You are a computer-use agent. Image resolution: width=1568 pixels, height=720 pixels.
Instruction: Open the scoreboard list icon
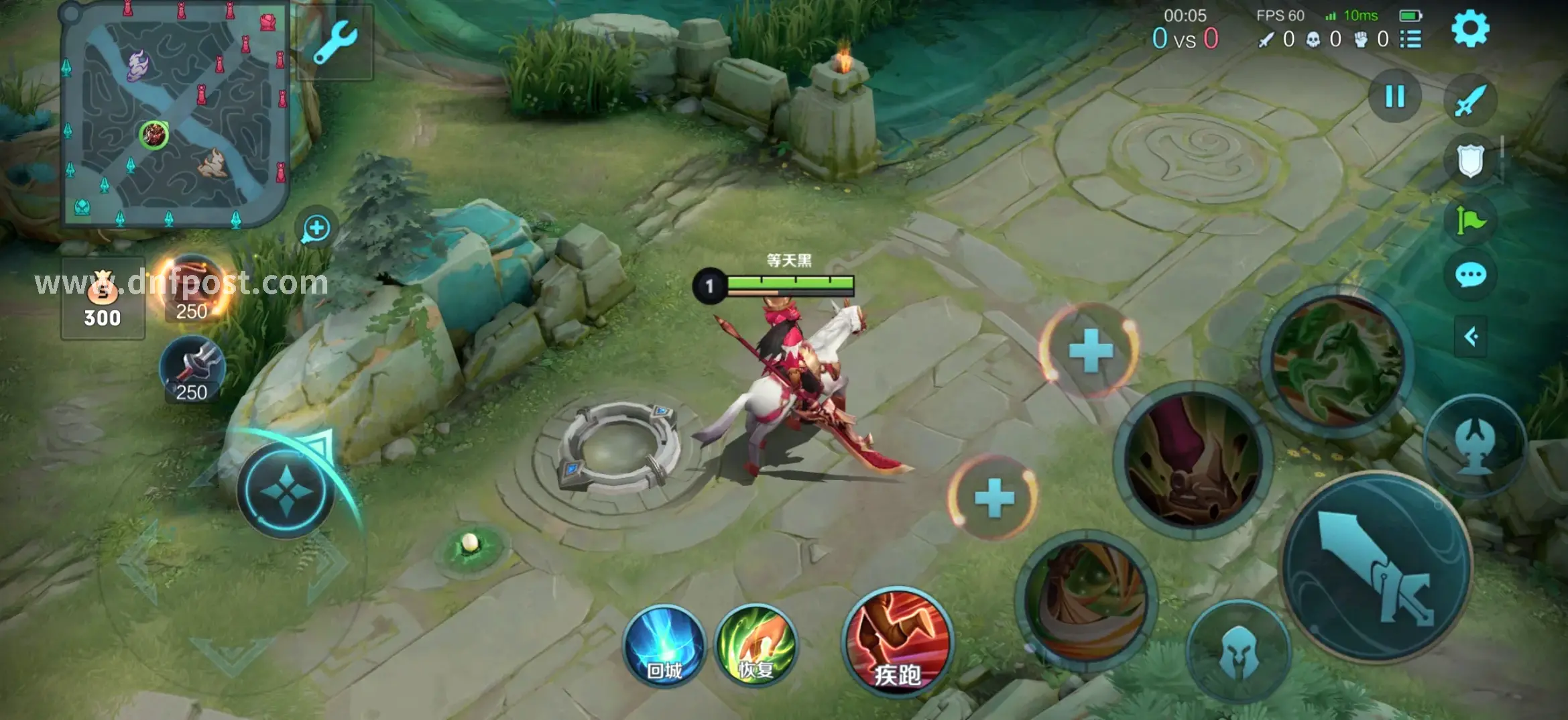click(1410, 39)
